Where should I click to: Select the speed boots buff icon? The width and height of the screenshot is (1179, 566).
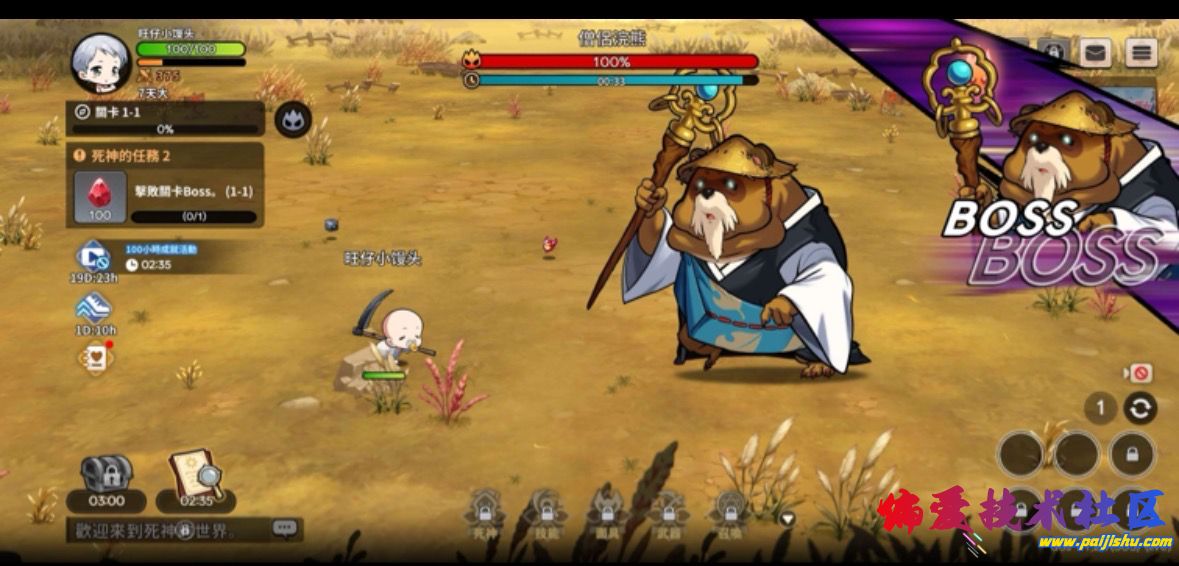point(94,311)
